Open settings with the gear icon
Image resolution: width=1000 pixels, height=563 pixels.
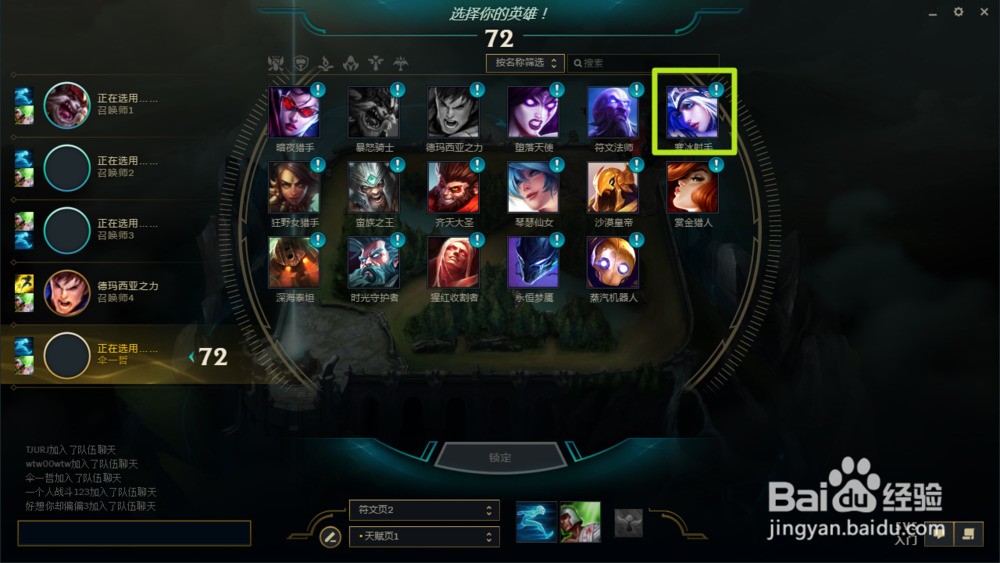(x=958, y=12)
